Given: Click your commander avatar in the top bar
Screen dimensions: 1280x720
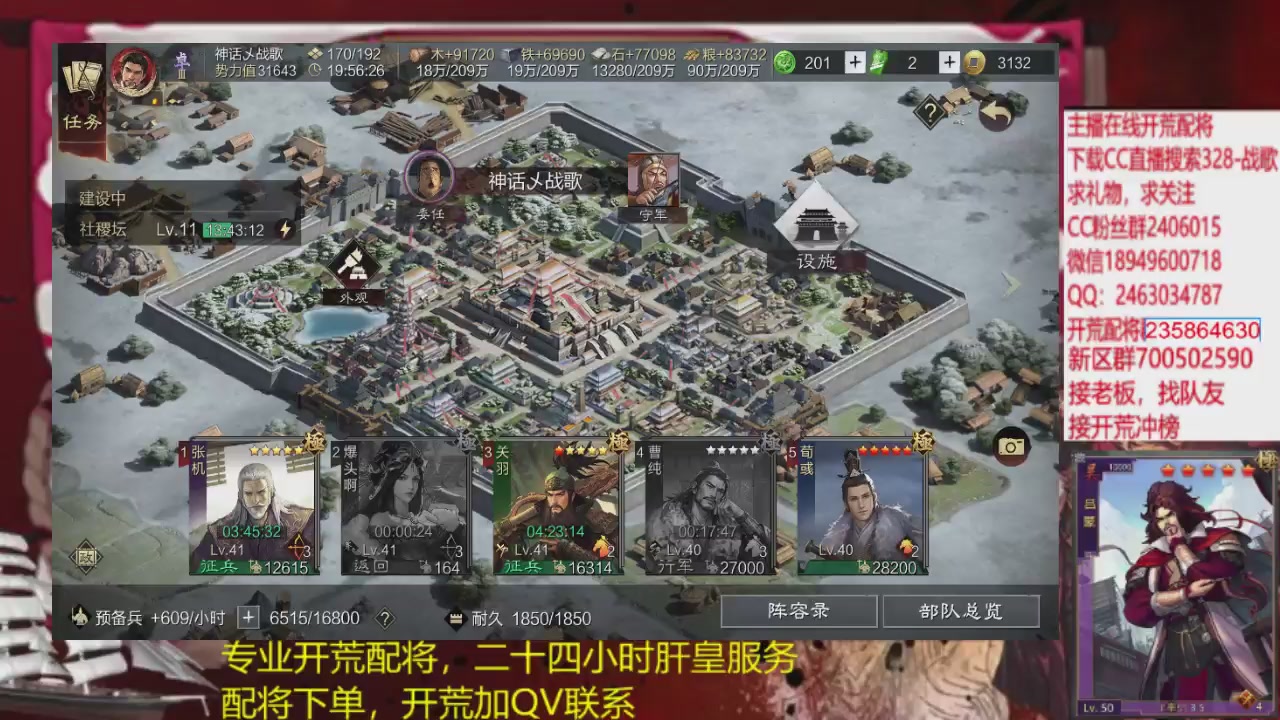Looking at the screenshot, I should coord(133,72).
